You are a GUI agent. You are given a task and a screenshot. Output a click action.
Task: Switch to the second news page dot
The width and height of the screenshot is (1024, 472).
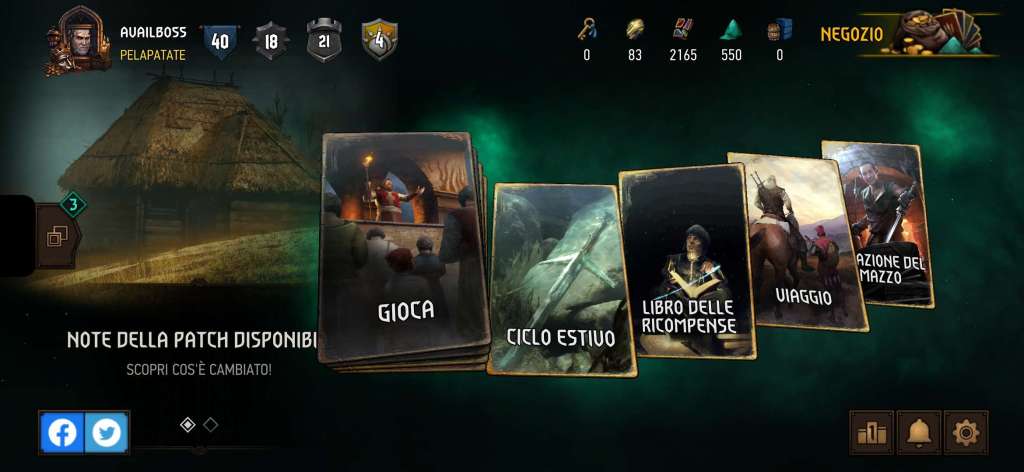211,424
